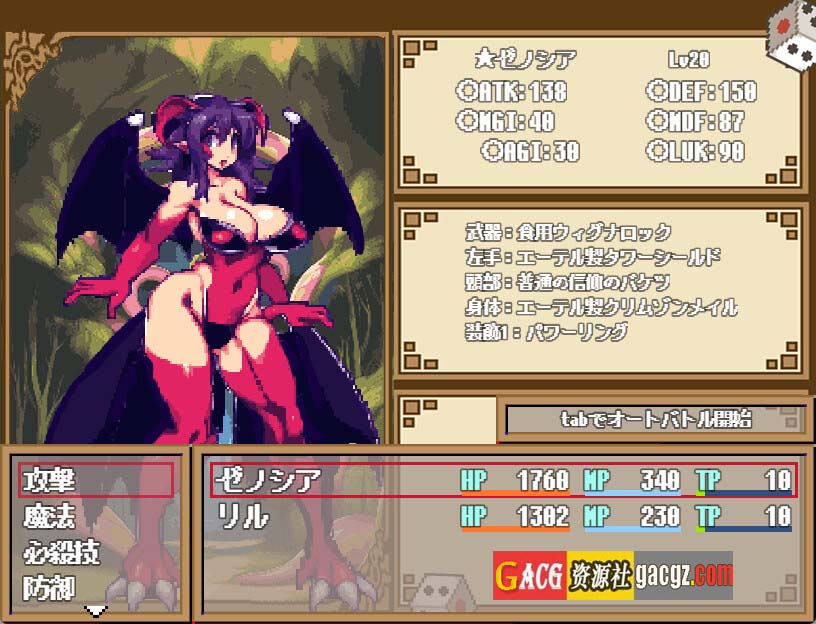Open the 必殺技 special skills command

(x=96, y=552)
